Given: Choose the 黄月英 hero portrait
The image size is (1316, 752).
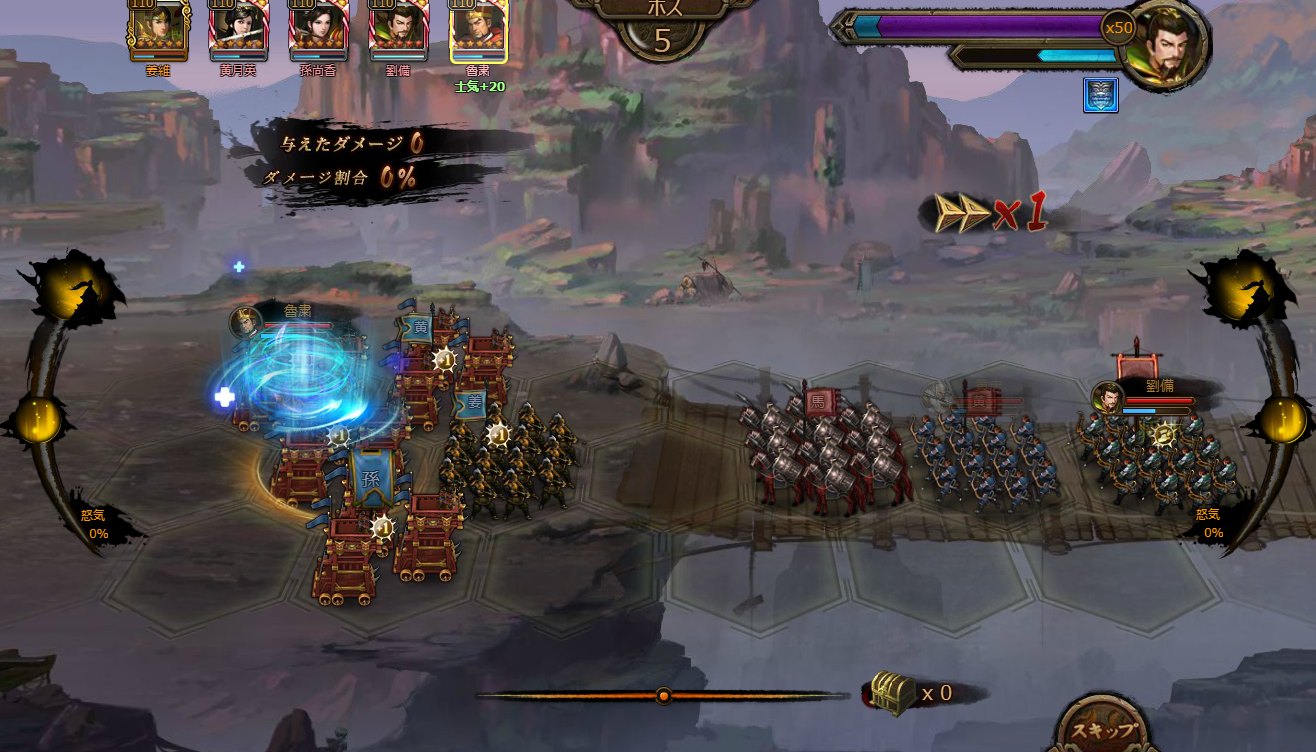Looking at the screenshot, I should tap(238, 29).
